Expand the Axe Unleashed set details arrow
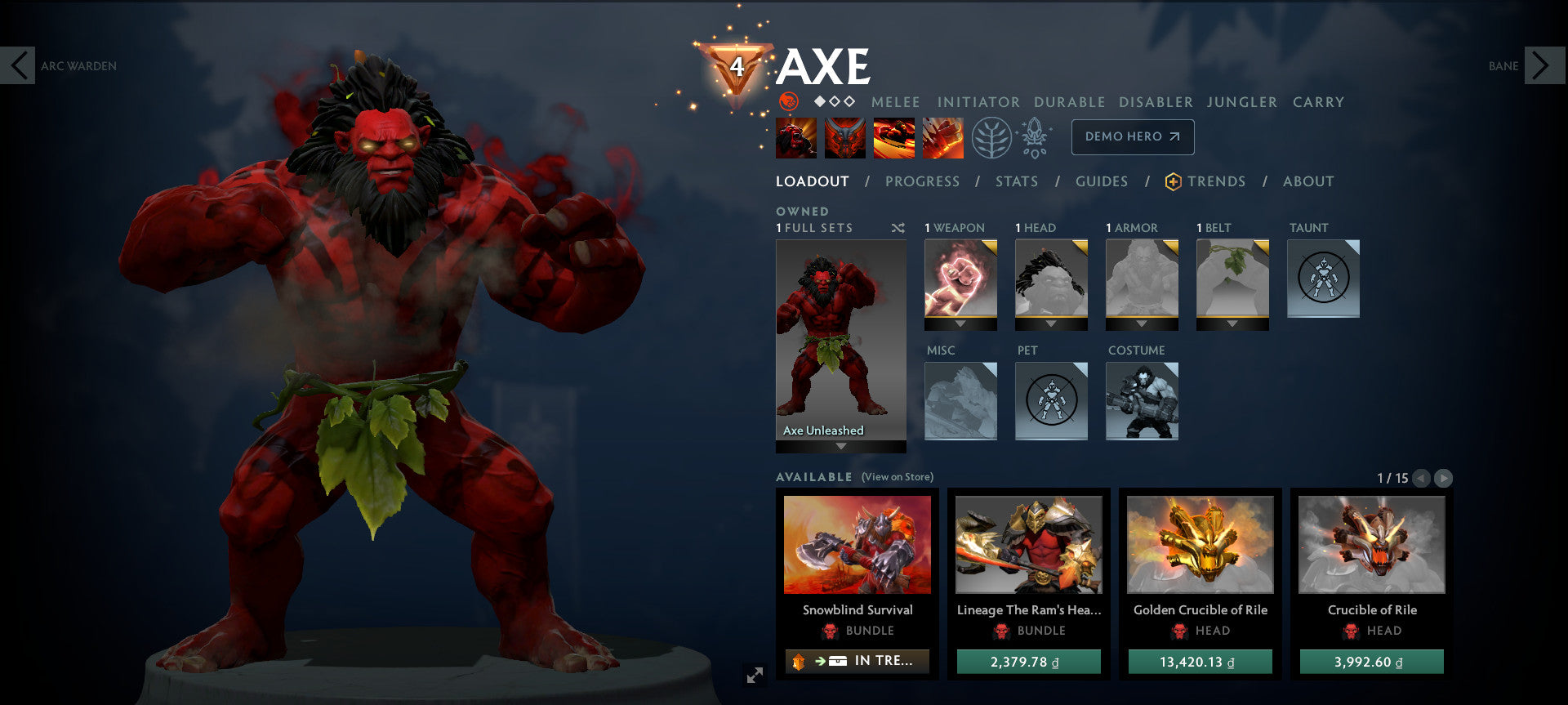 tap(840, 447)
